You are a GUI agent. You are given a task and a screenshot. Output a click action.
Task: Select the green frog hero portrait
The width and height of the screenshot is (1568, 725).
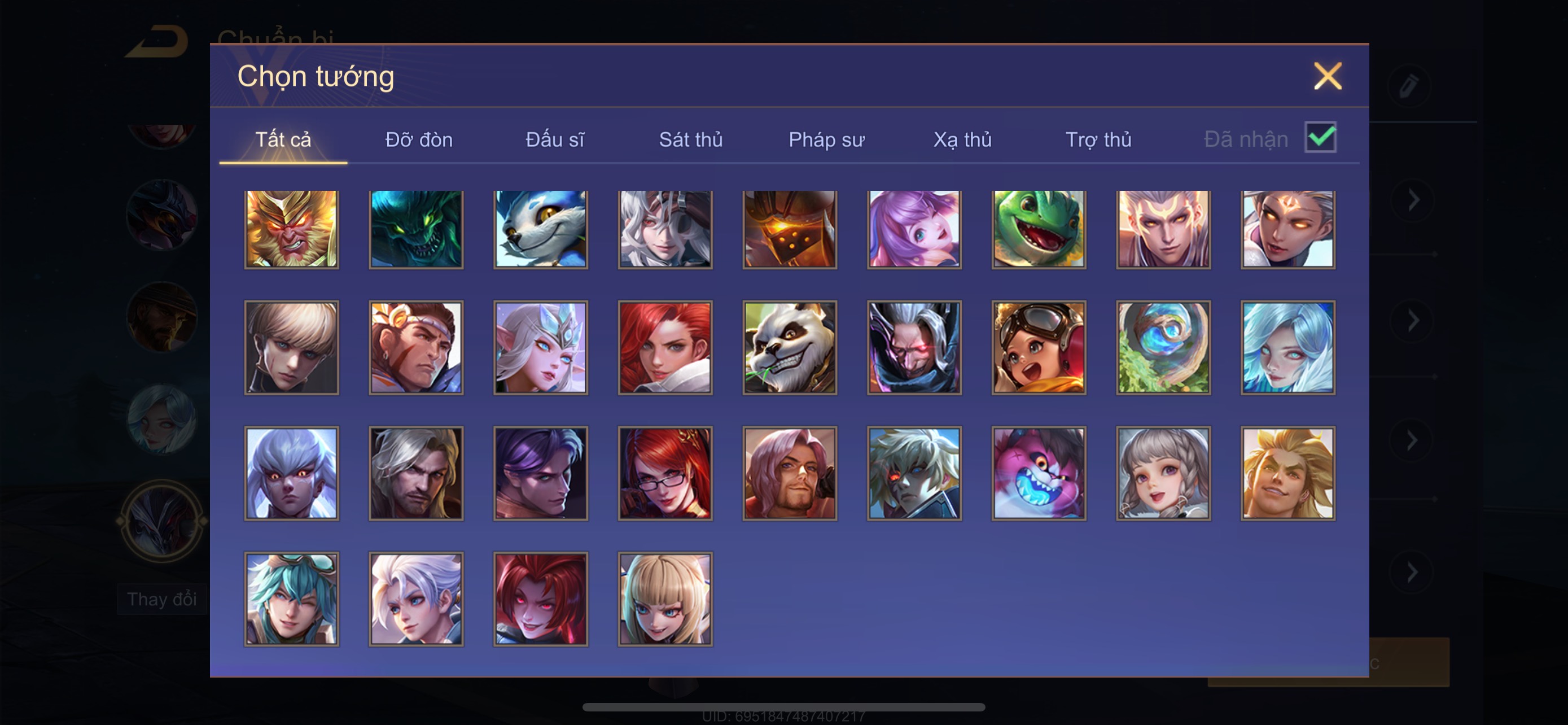[x=1039, y=229]
